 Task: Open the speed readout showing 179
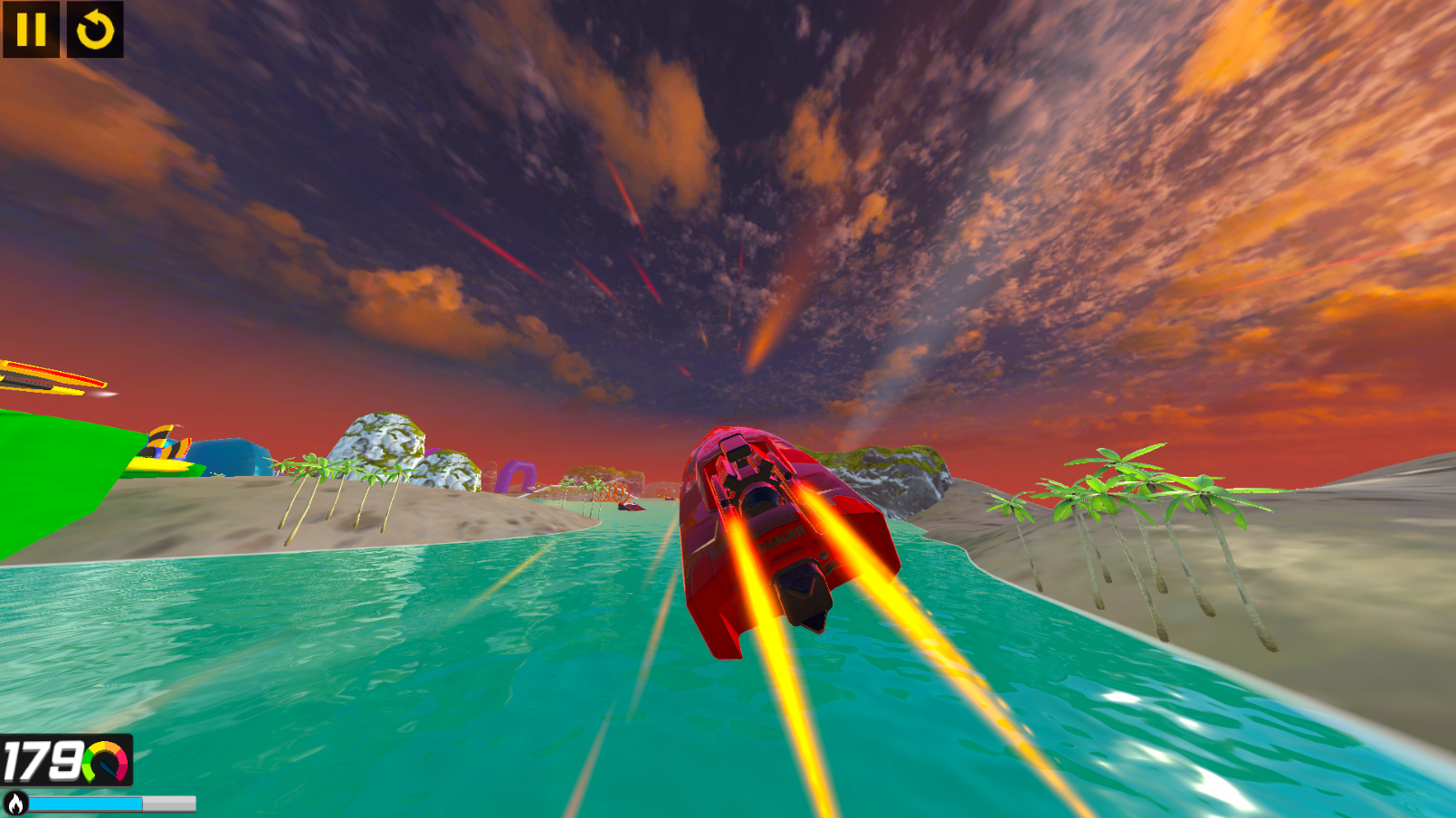[x=45, y=761]
